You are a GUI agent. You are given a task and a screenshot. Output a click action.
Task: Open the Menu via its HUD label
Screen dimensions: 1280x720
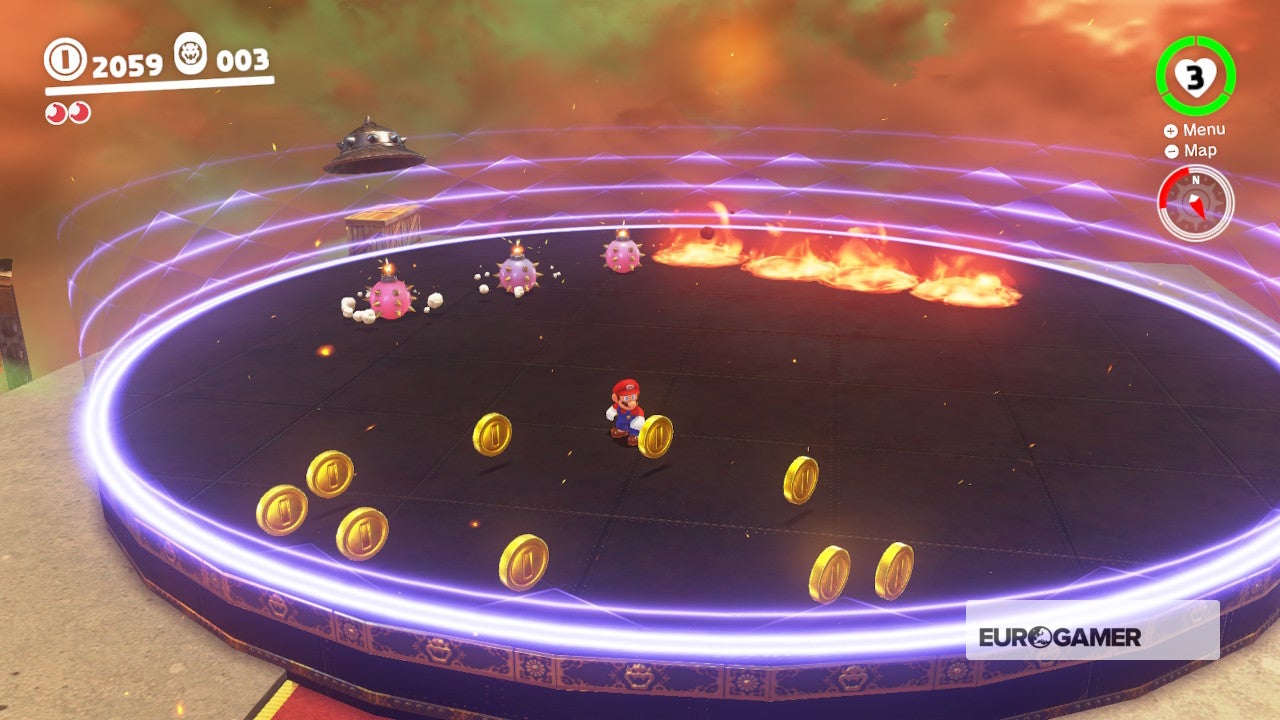1205,129
